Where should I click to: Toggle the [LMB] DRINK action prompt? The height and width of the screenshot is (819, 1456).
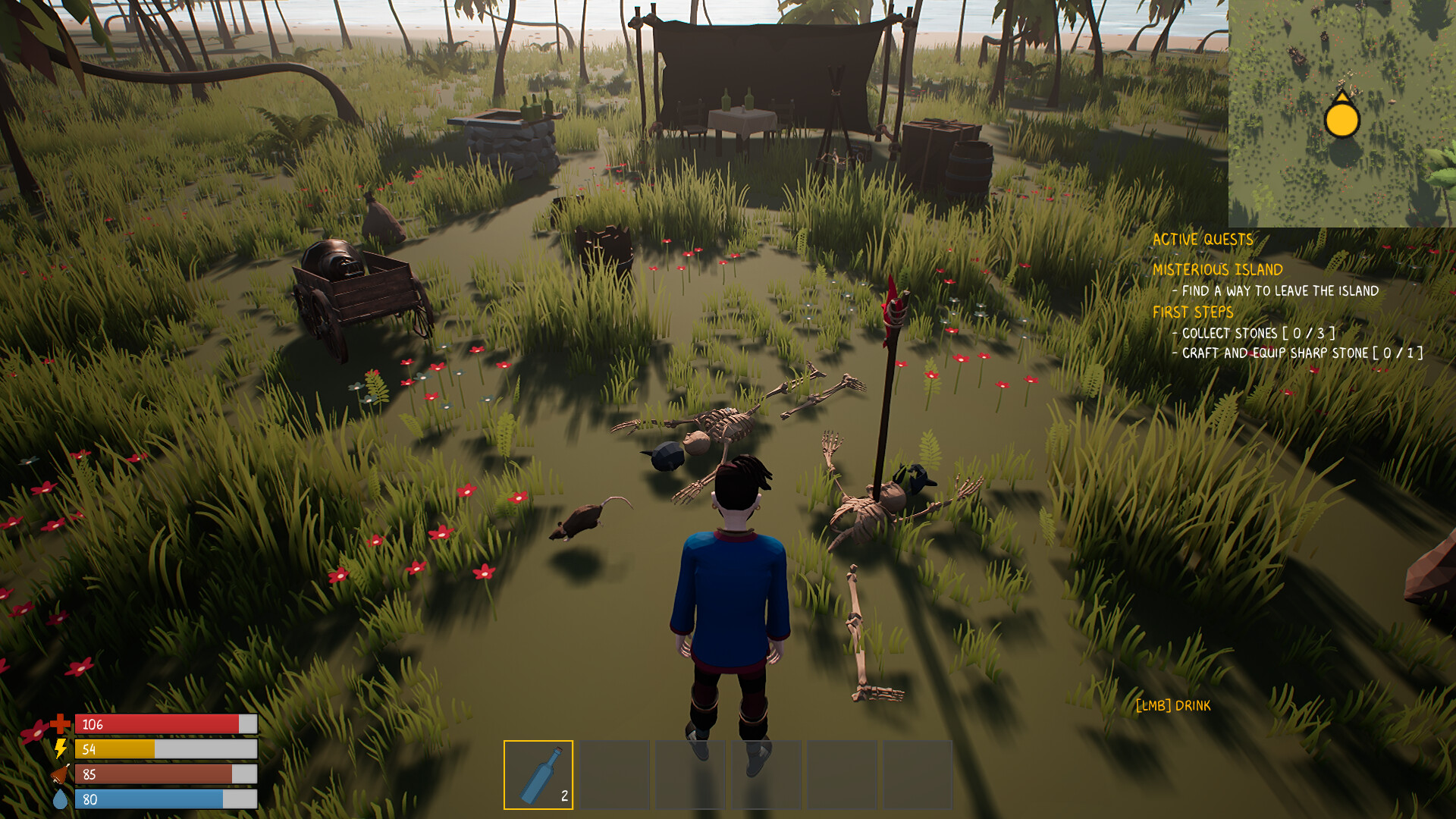pyautogui.click(x=1174, y=705)
